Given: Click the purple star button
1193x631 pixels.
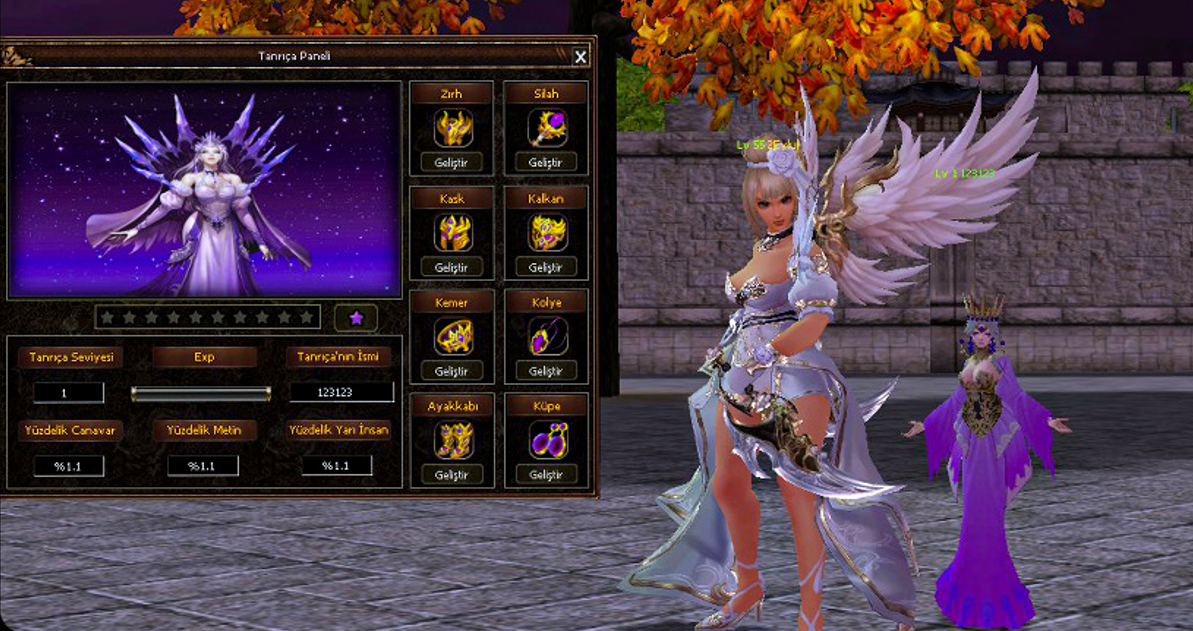Looking at the screenshot, I should [356, 318].
